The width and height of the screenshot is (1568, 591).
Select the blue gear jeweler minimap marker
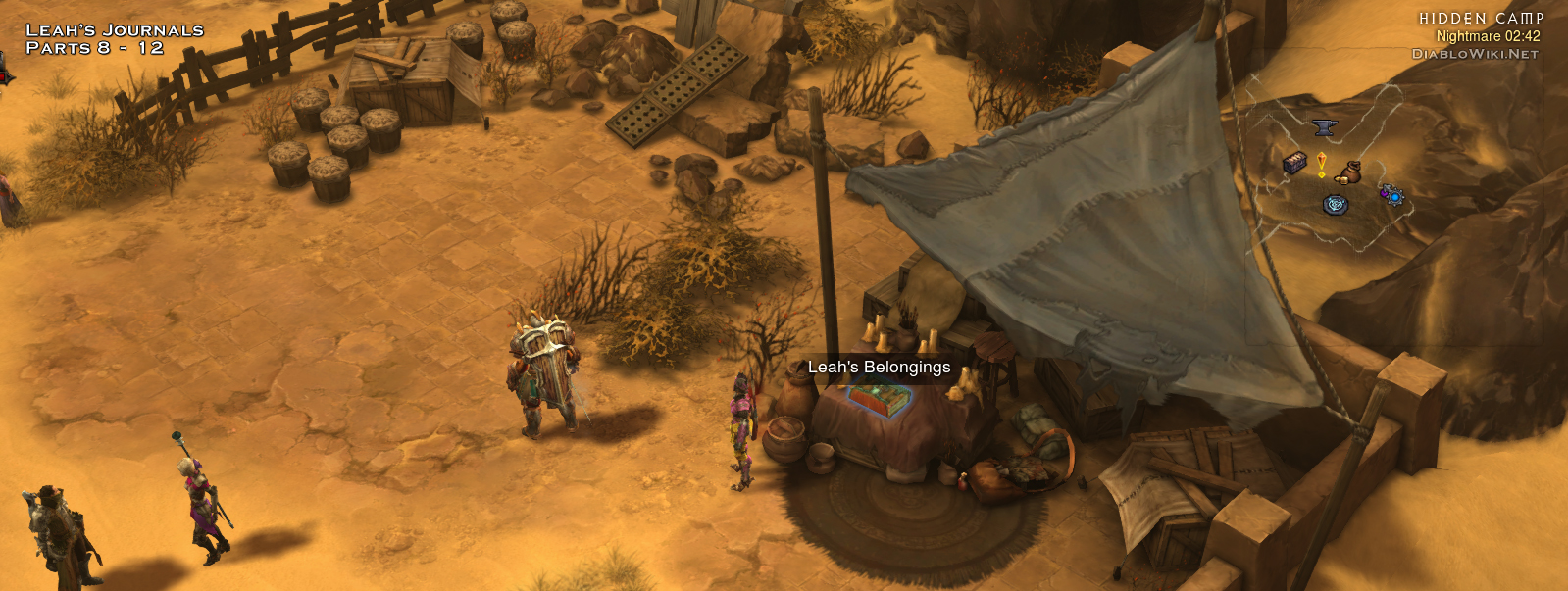click(1392, 196)
